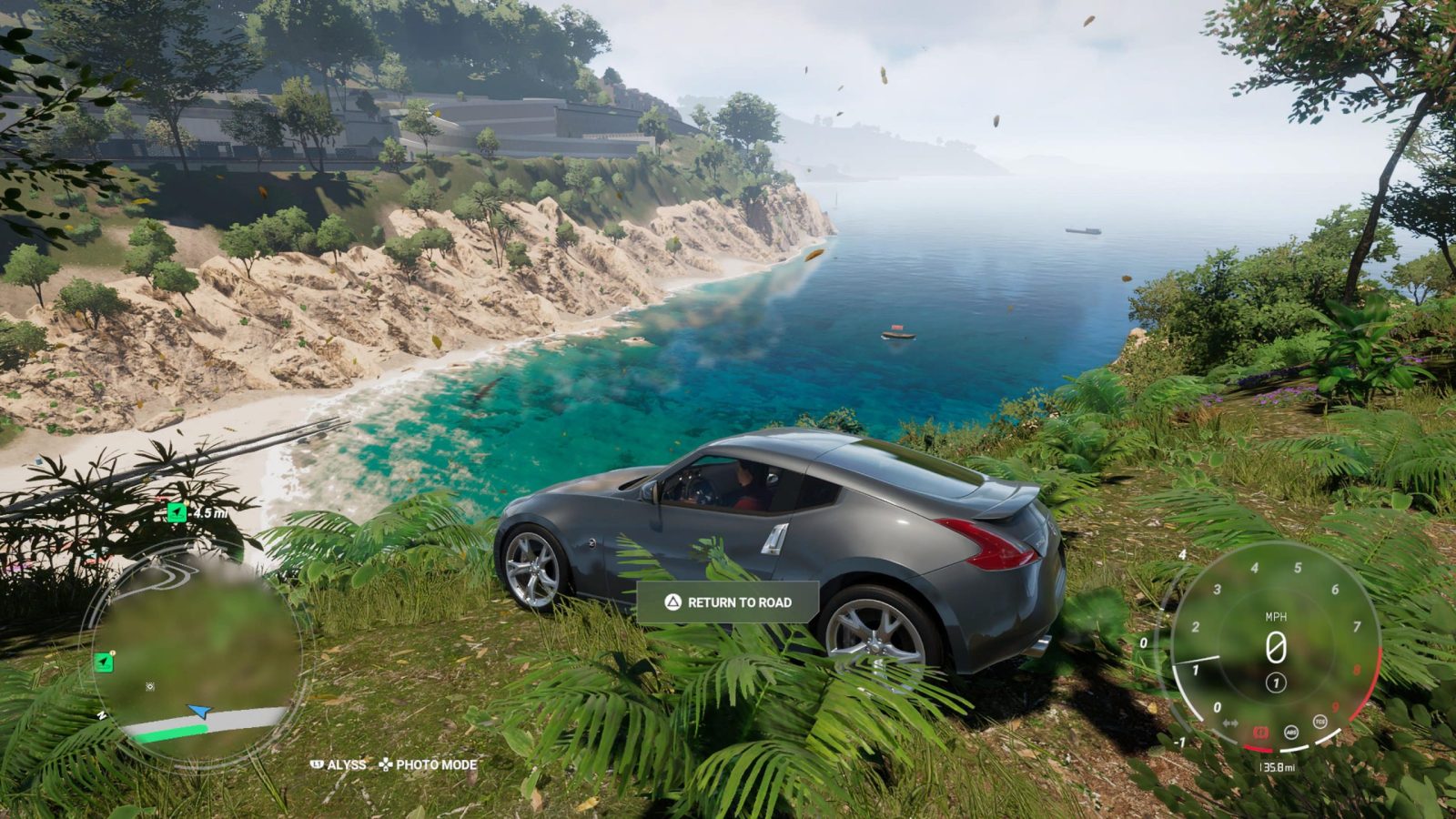This screenshot has width=1456, height=819.
Task: Toggle the red handbrake warning indicator
Action: [x=1259, y=732]
